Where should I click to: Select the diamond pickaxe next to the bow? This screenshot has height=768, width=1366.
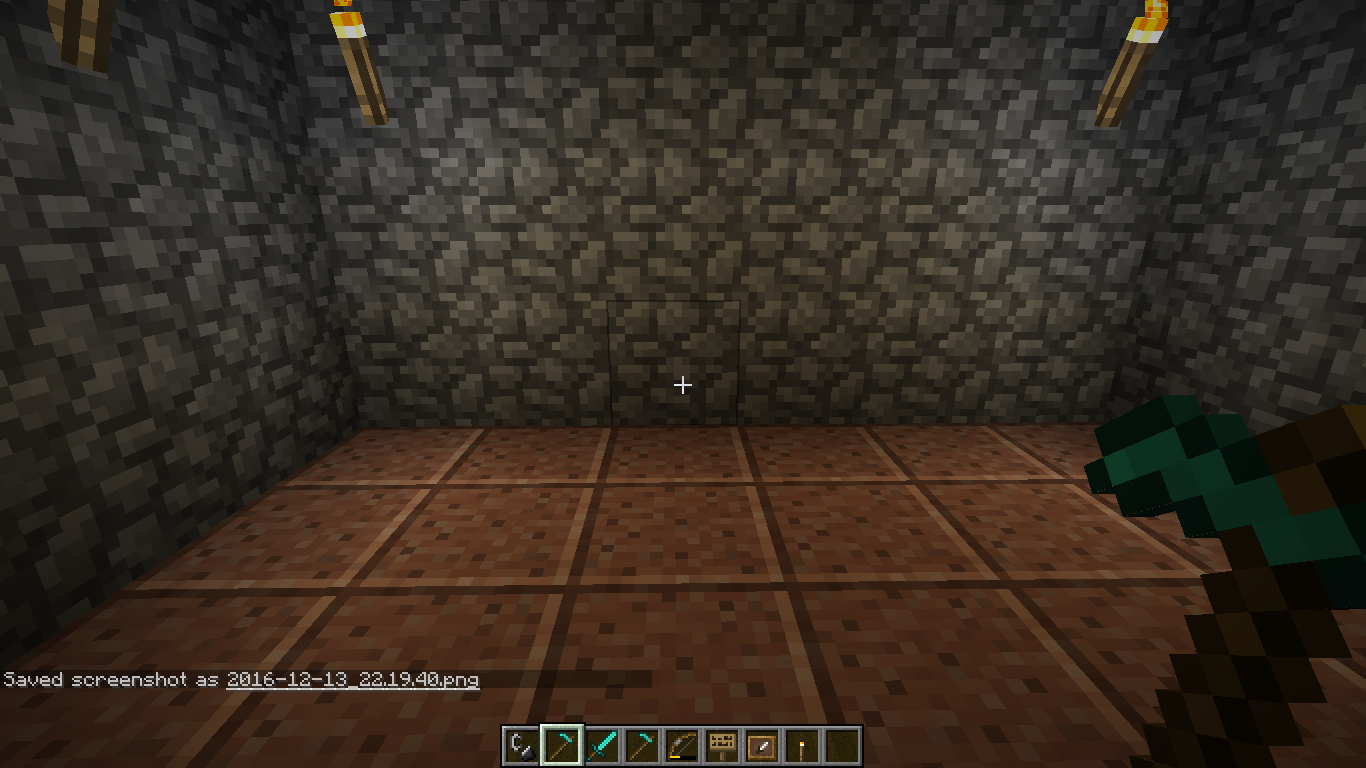point(641,746)
